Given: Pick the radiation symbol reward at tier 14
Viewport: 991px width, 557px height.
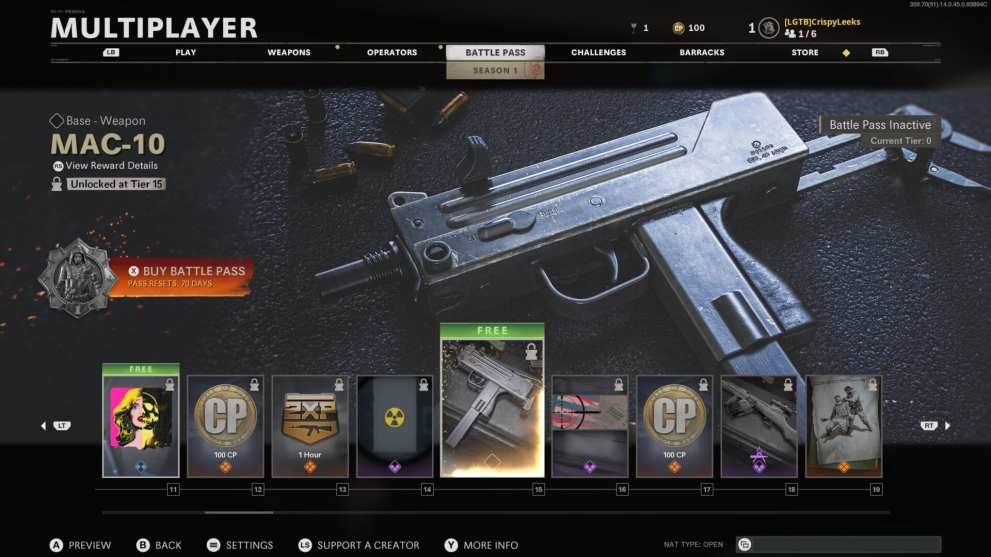Looking at the screenshot, I should coord(395,426).
